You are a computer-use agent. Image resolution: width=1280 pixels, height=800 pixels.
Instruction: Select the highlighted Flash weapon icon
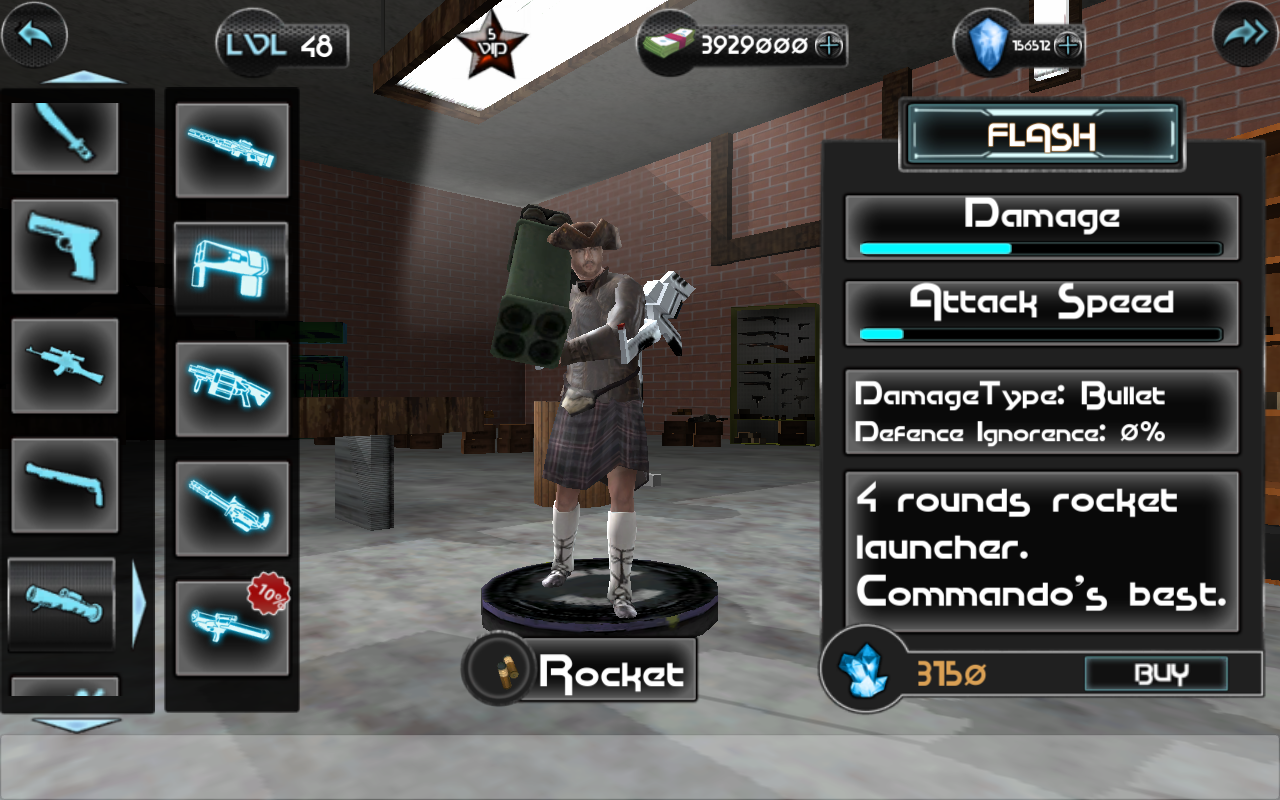point(232,267)
